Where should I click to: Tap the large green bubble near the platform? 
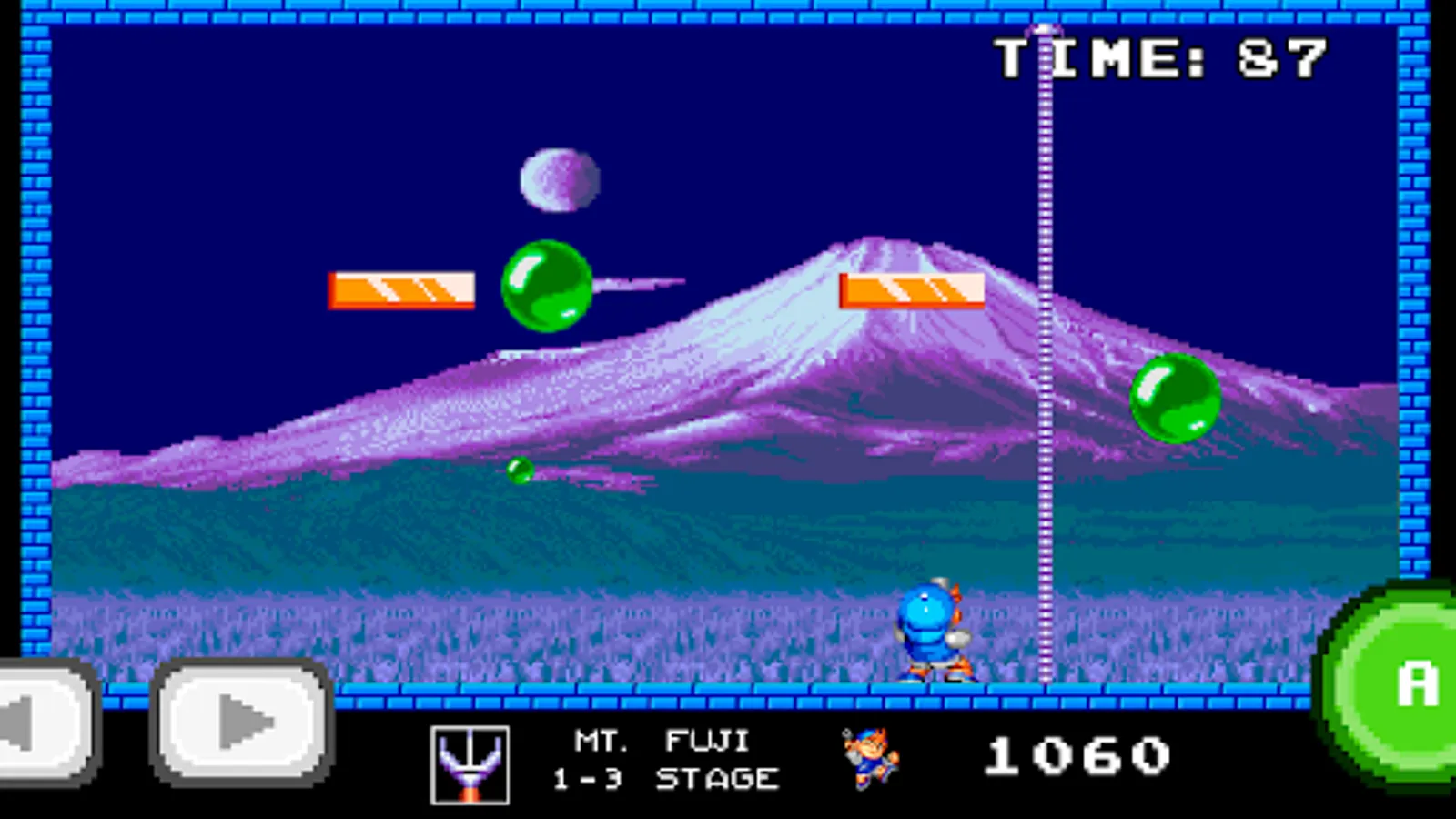click(x=547, y=288)
